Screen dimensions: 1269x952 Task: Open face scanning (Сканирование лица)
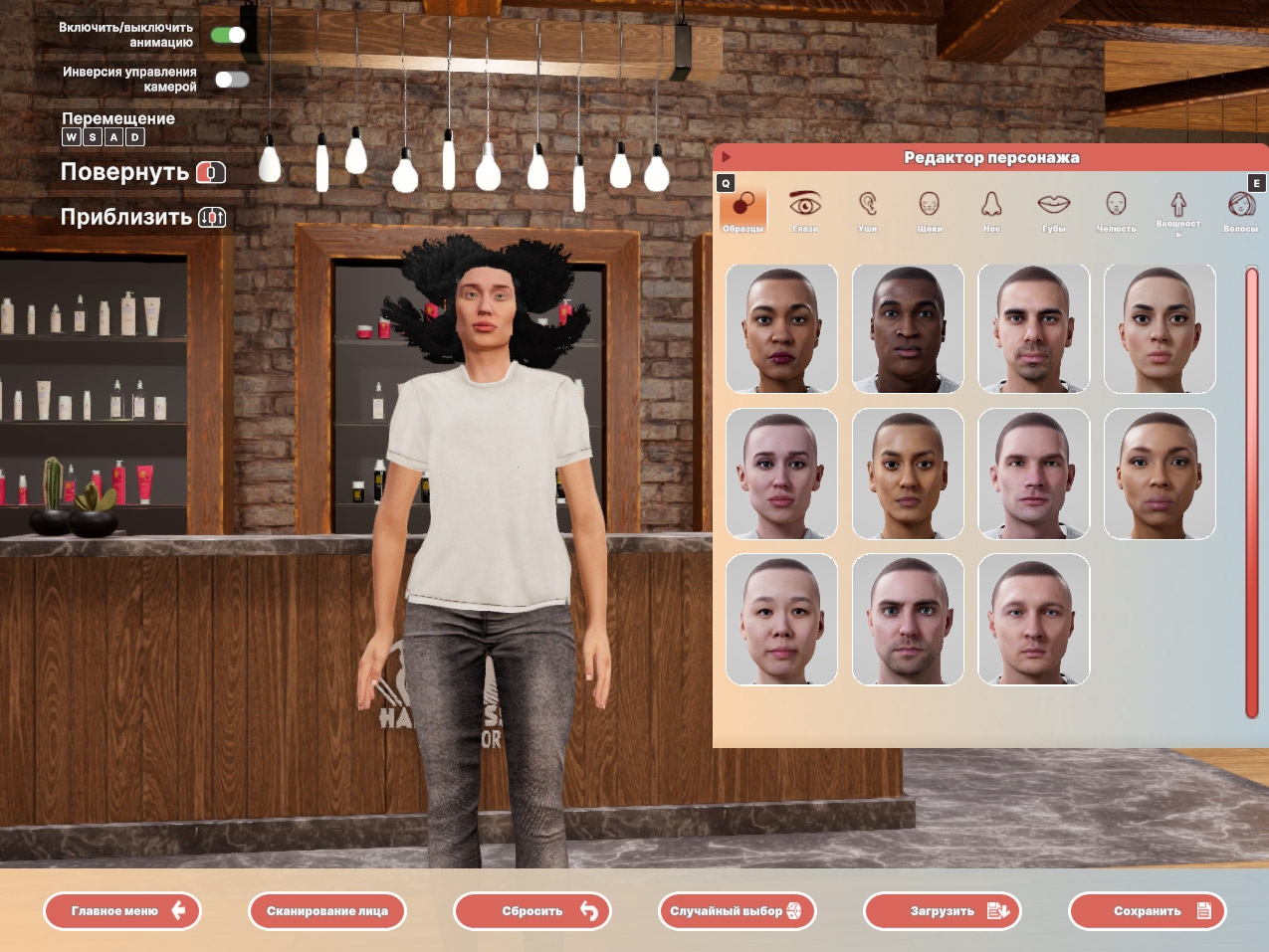click(326, 911)
